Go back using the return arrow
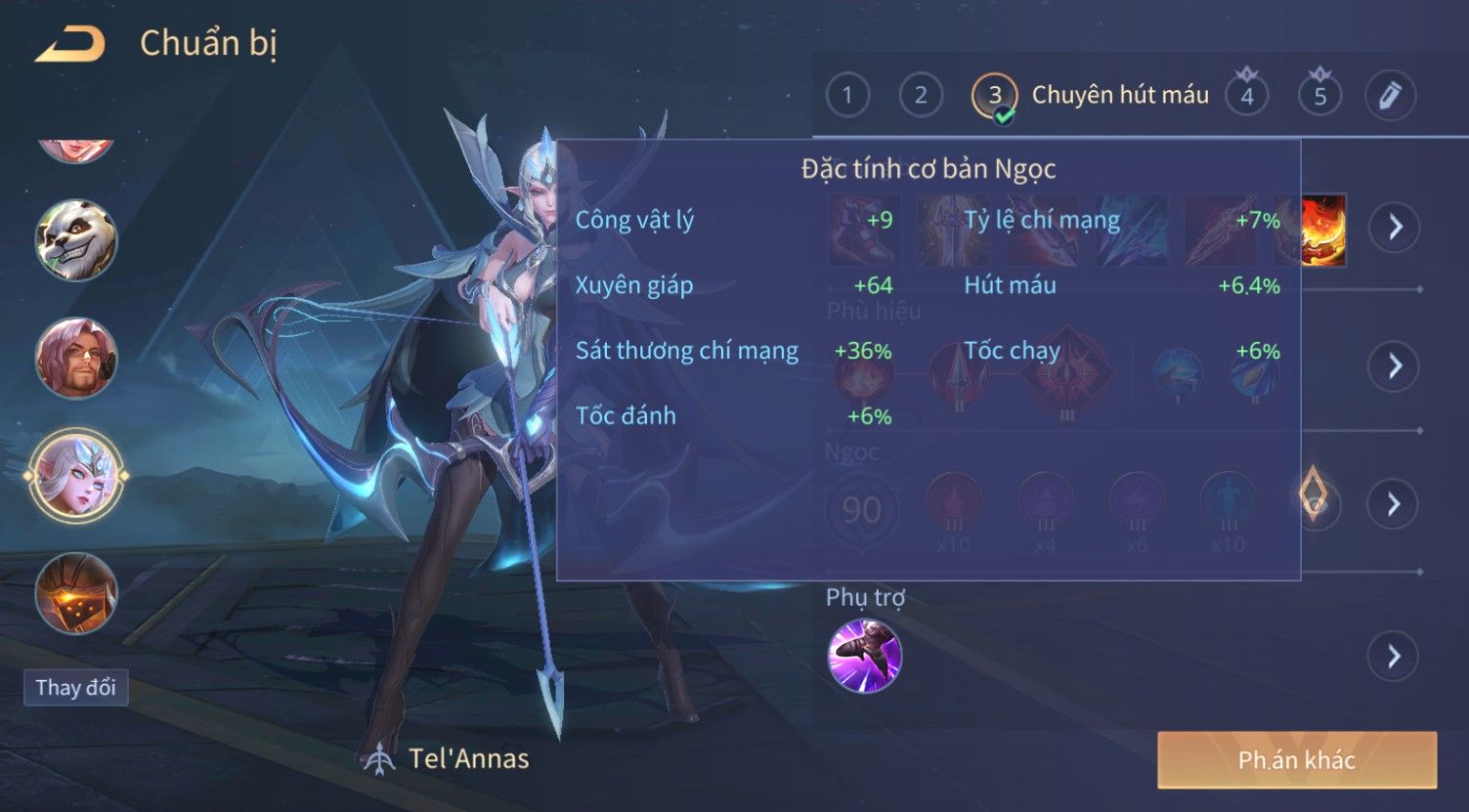 pos(70,44)
